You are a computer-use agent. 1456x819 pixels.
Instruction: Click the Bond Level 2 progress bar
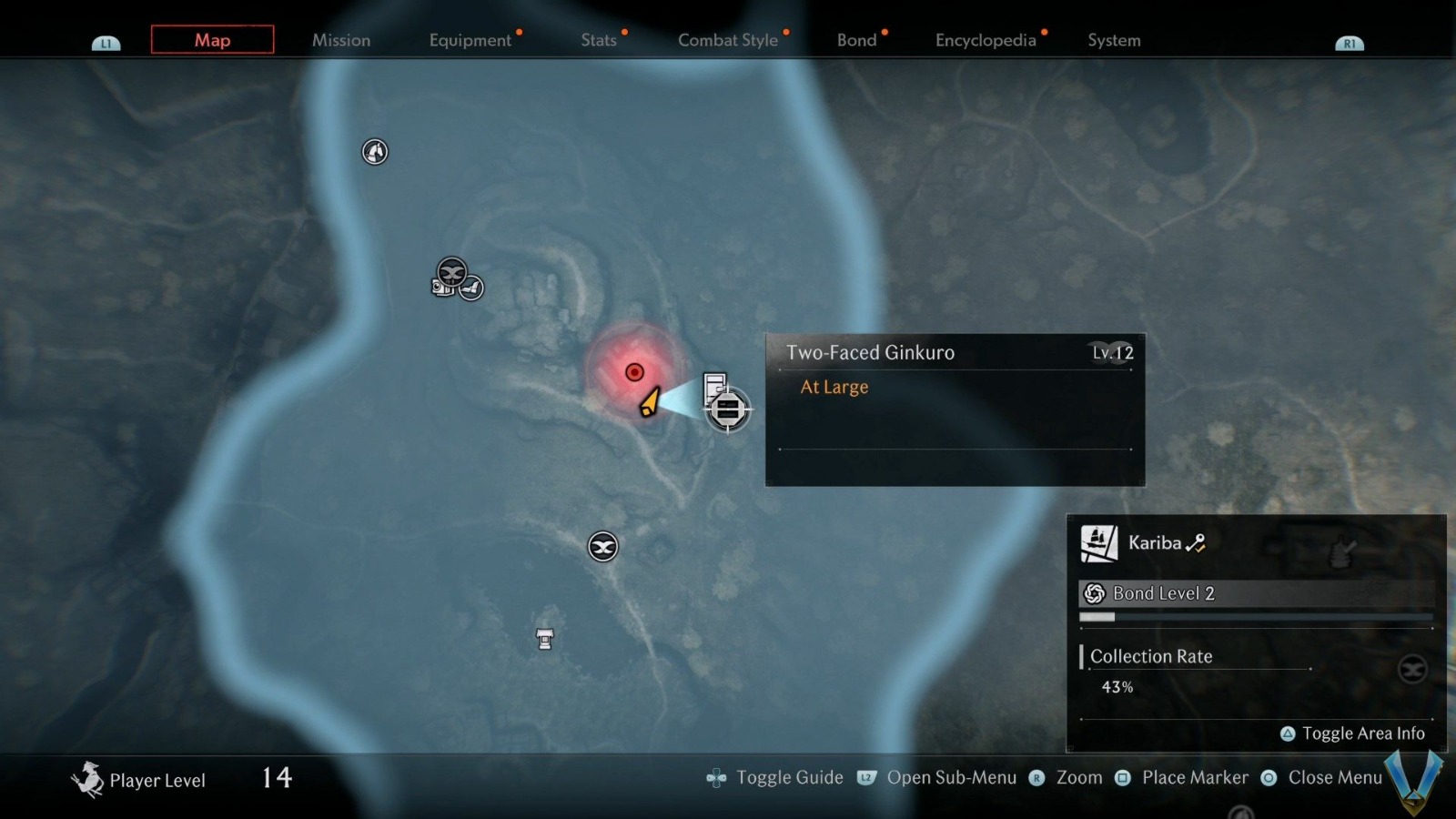(x=1256, y=616)
